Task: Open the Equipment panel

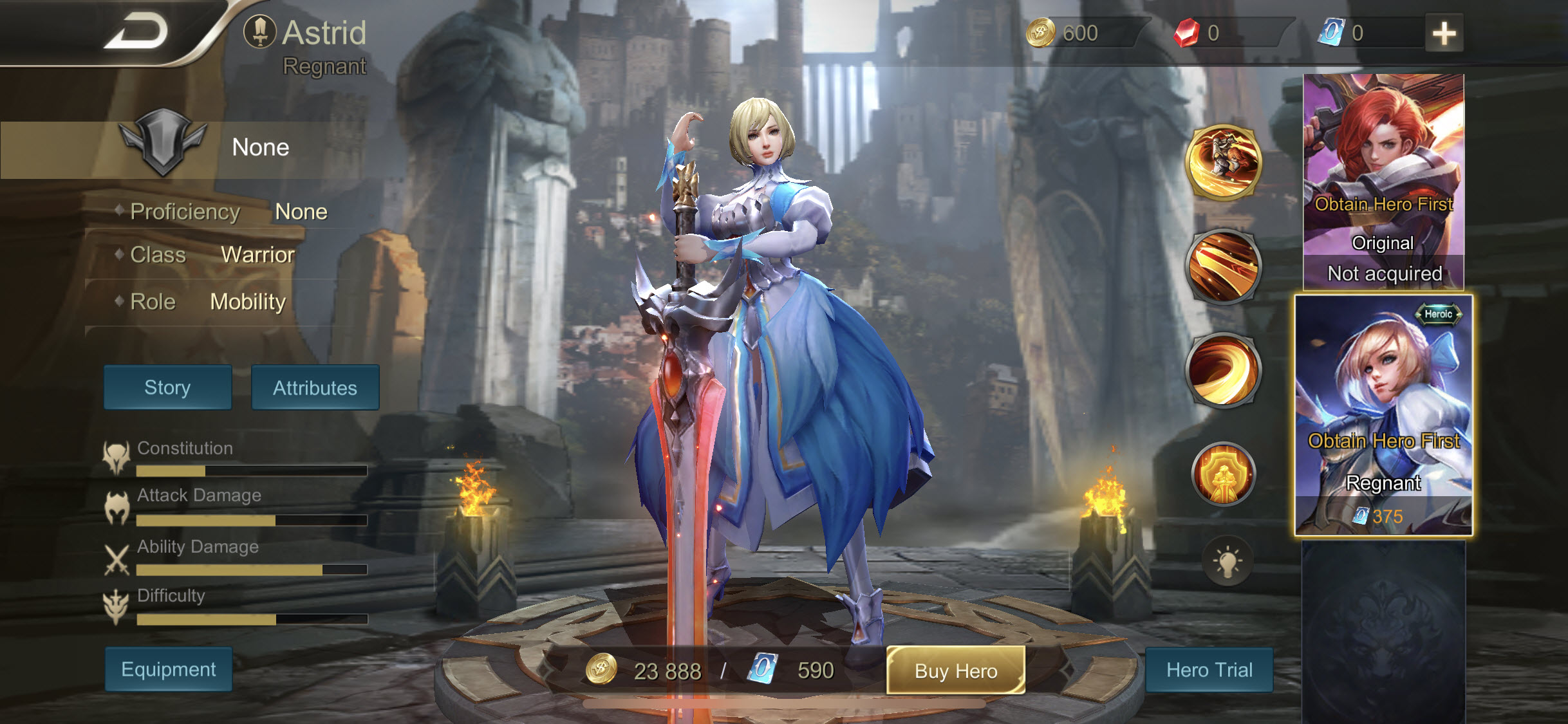Action: coord(167,669)
